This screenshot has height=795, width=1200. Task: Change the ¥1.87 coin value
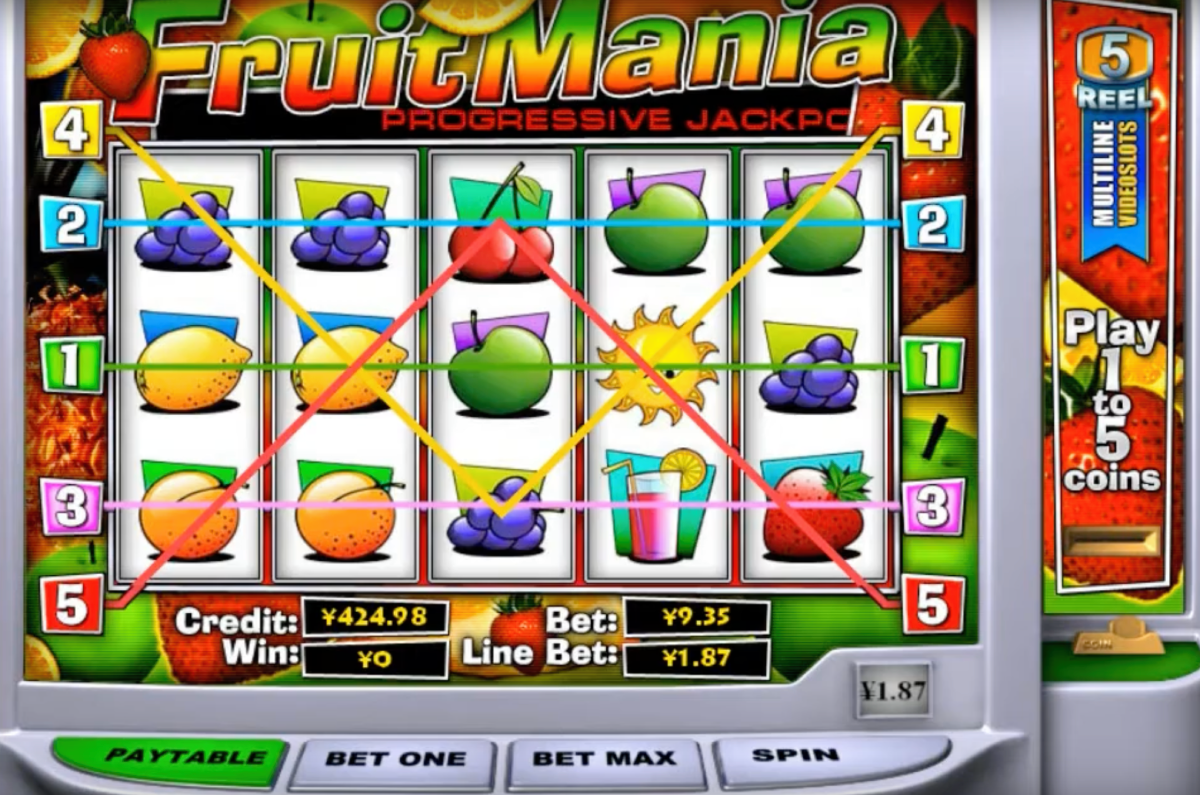point(893,690)
